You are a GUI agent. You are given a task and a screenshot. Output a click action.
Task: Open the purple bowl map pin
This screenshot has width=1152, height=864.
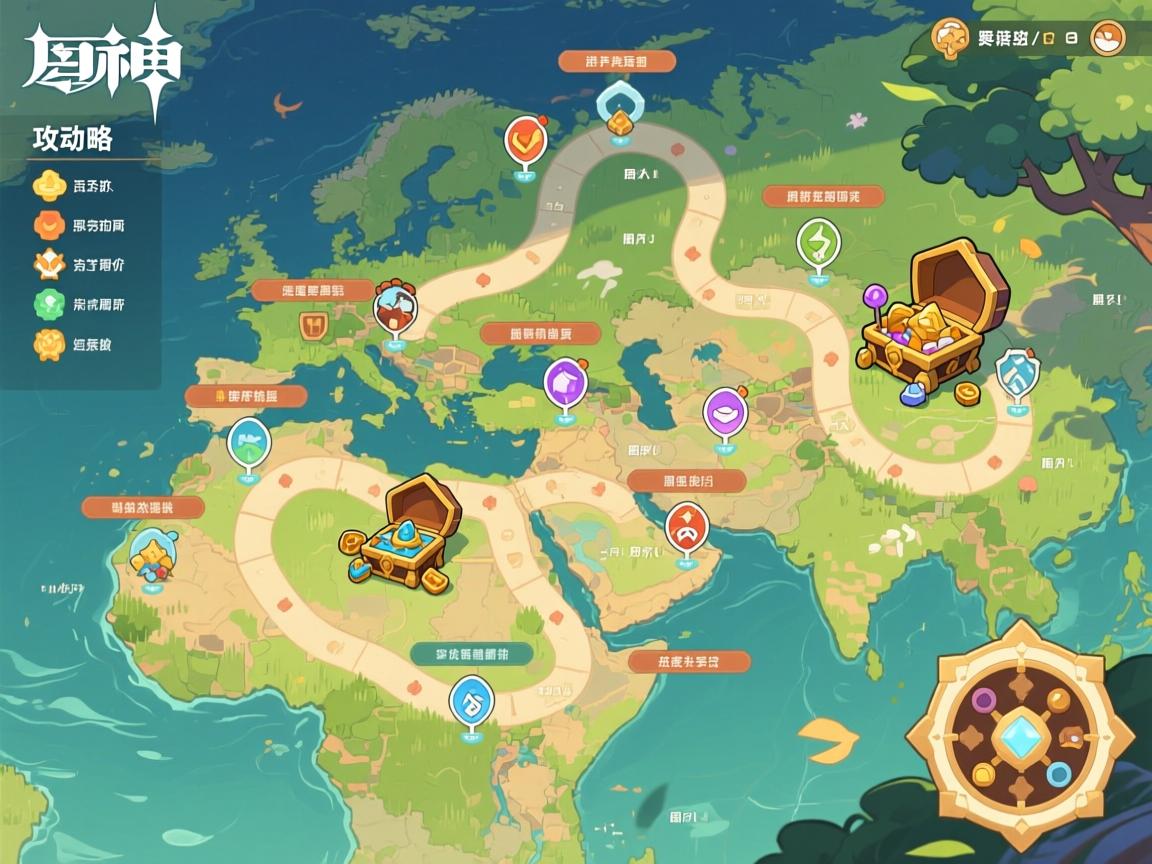point(725,412)
